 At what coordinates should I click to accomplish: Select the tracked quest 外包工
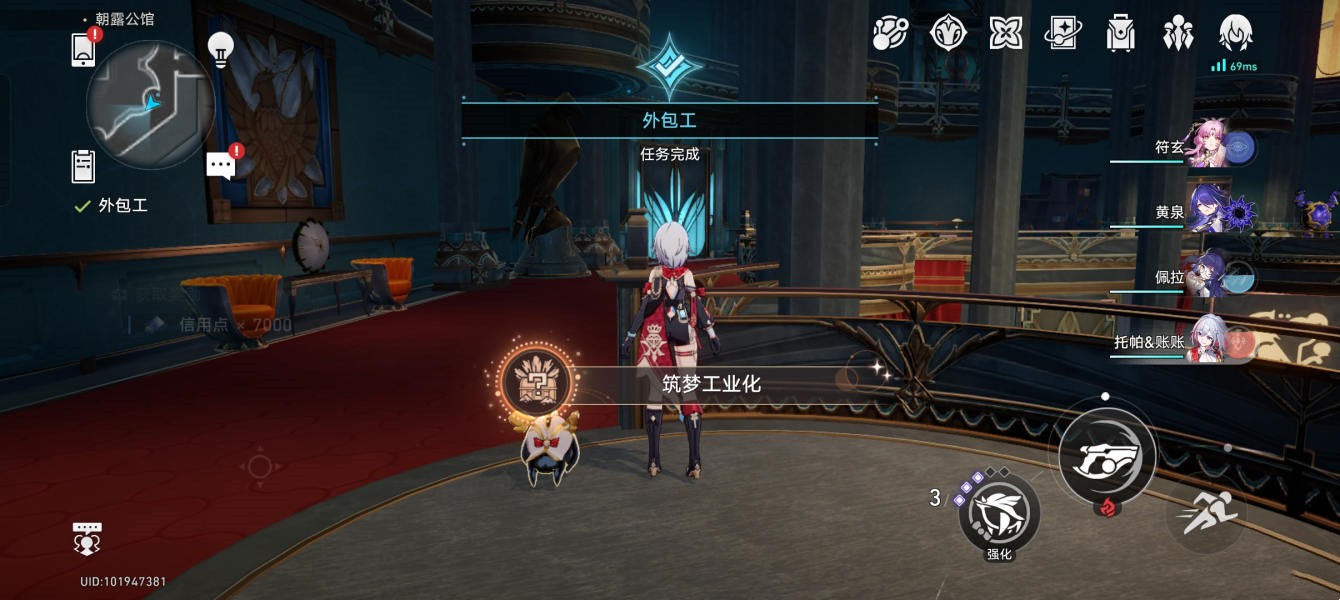[122, 206]
